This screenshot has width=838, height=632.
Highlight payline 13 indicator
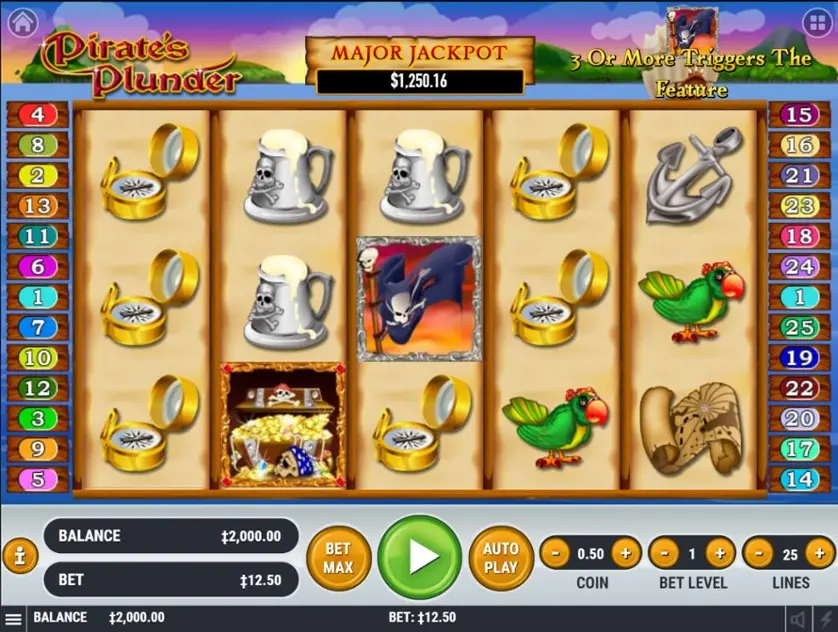coord(37,207)
